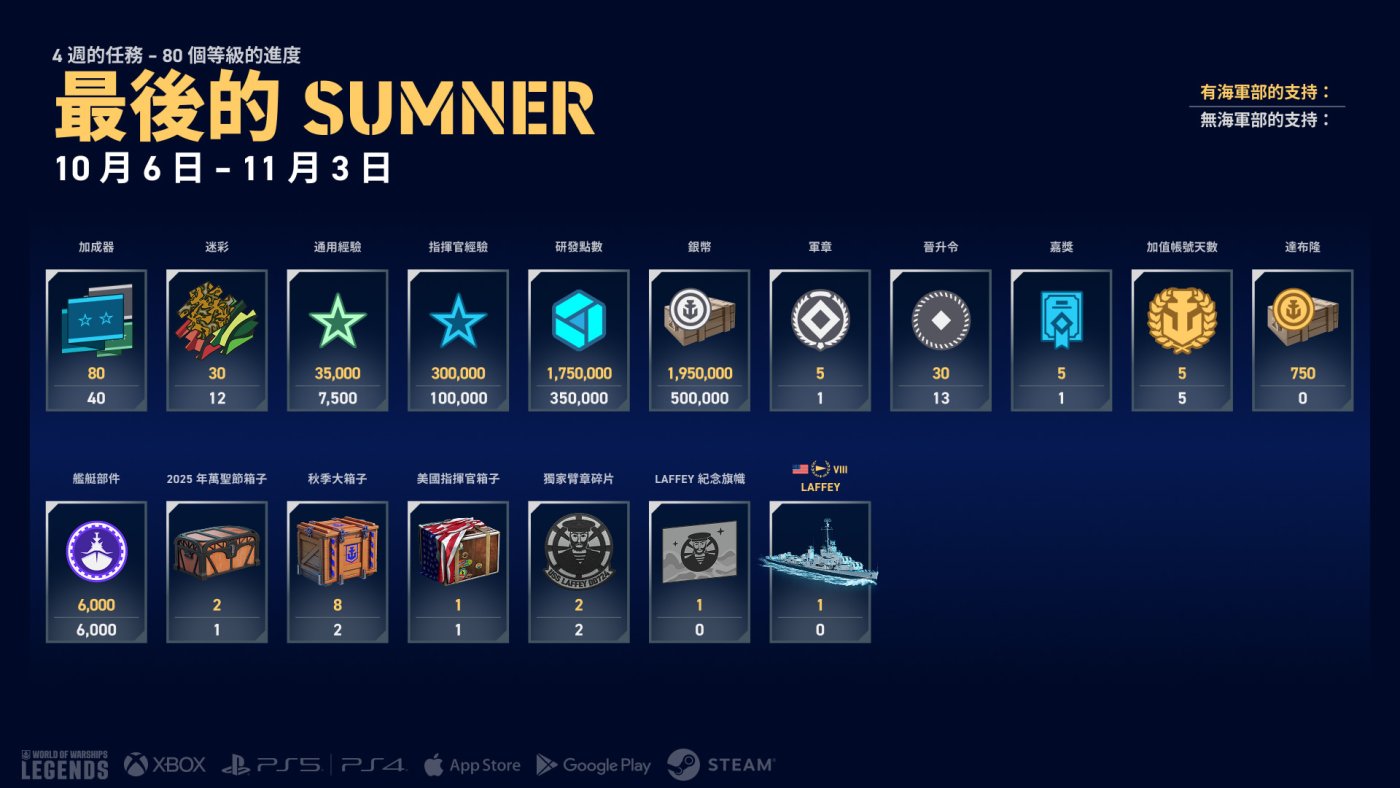1400x788 pixels.
Task: Open the Laffey destroyer ship card
Action: point(820,572)
